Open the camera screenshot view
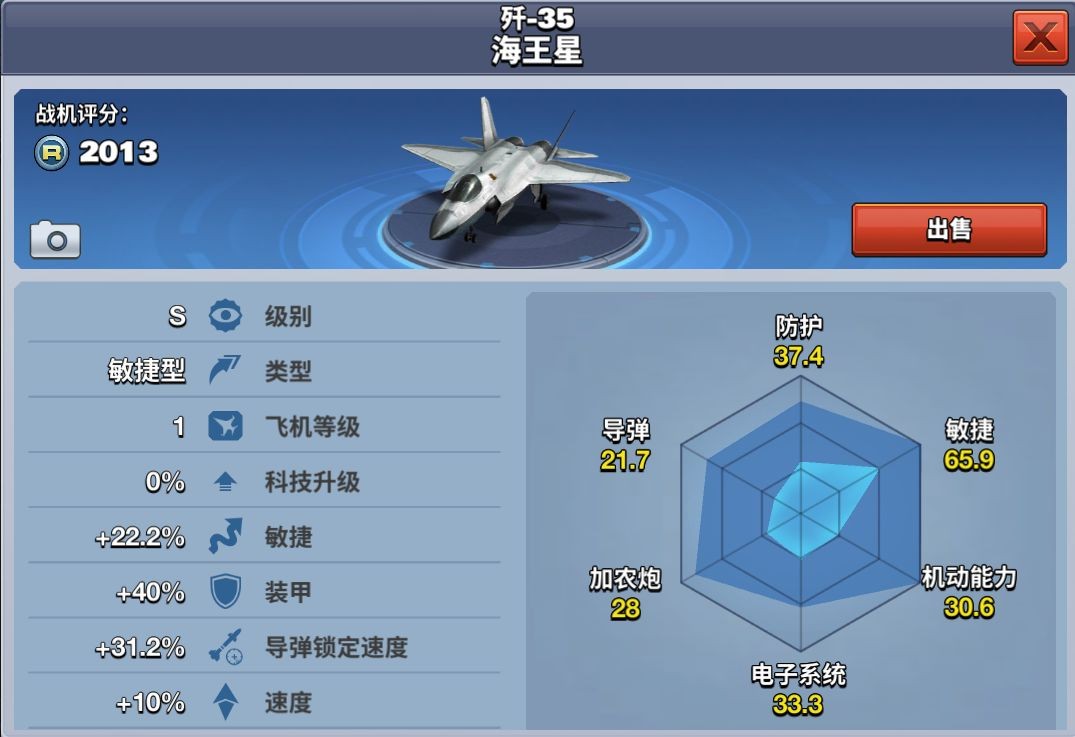Image resolution: width=1075 pixels, height=737 pixels. 55,240
